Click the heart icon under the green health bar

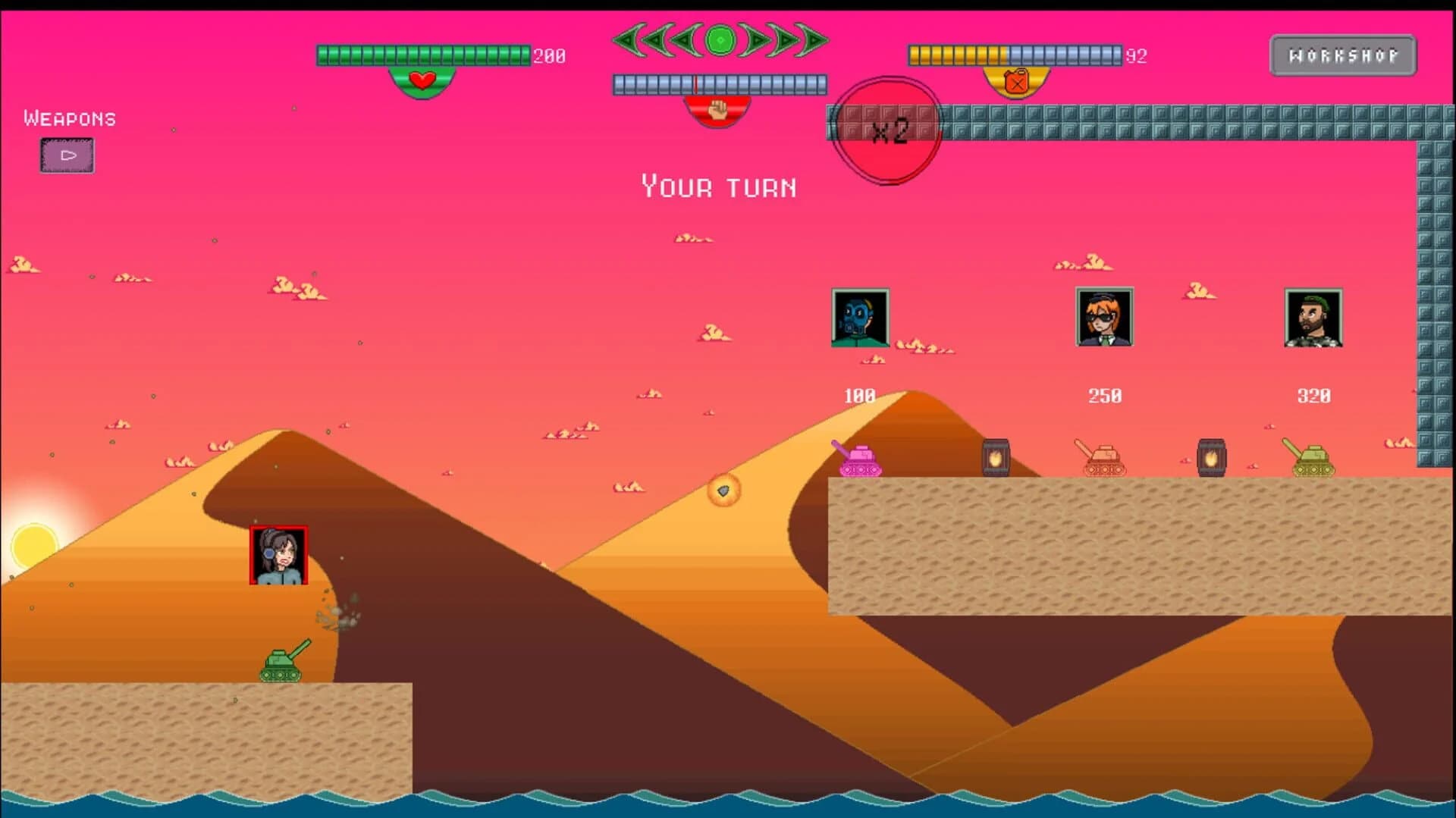[422, 81]
